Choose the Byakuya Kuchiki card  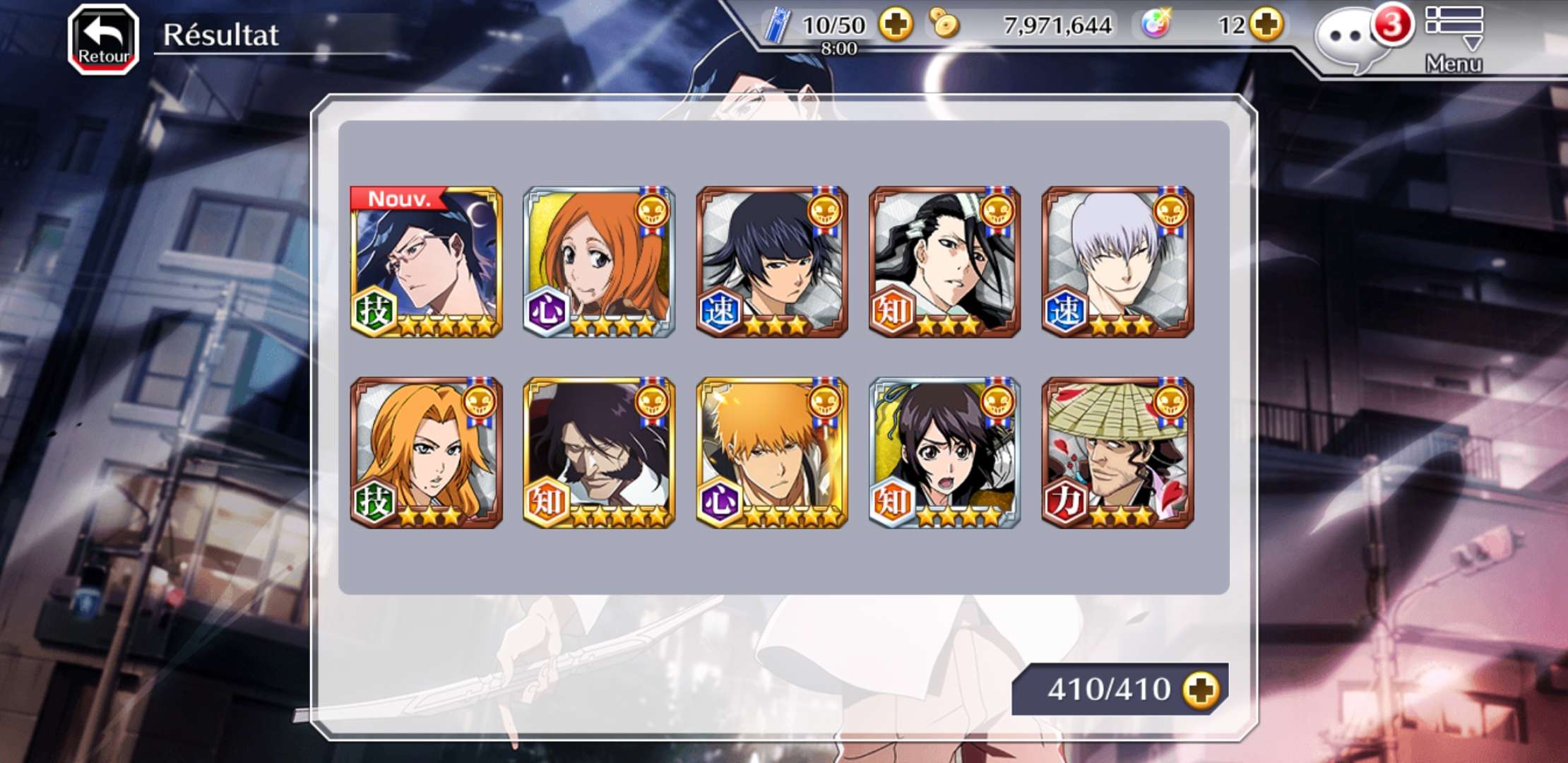(x=945, y=262)
